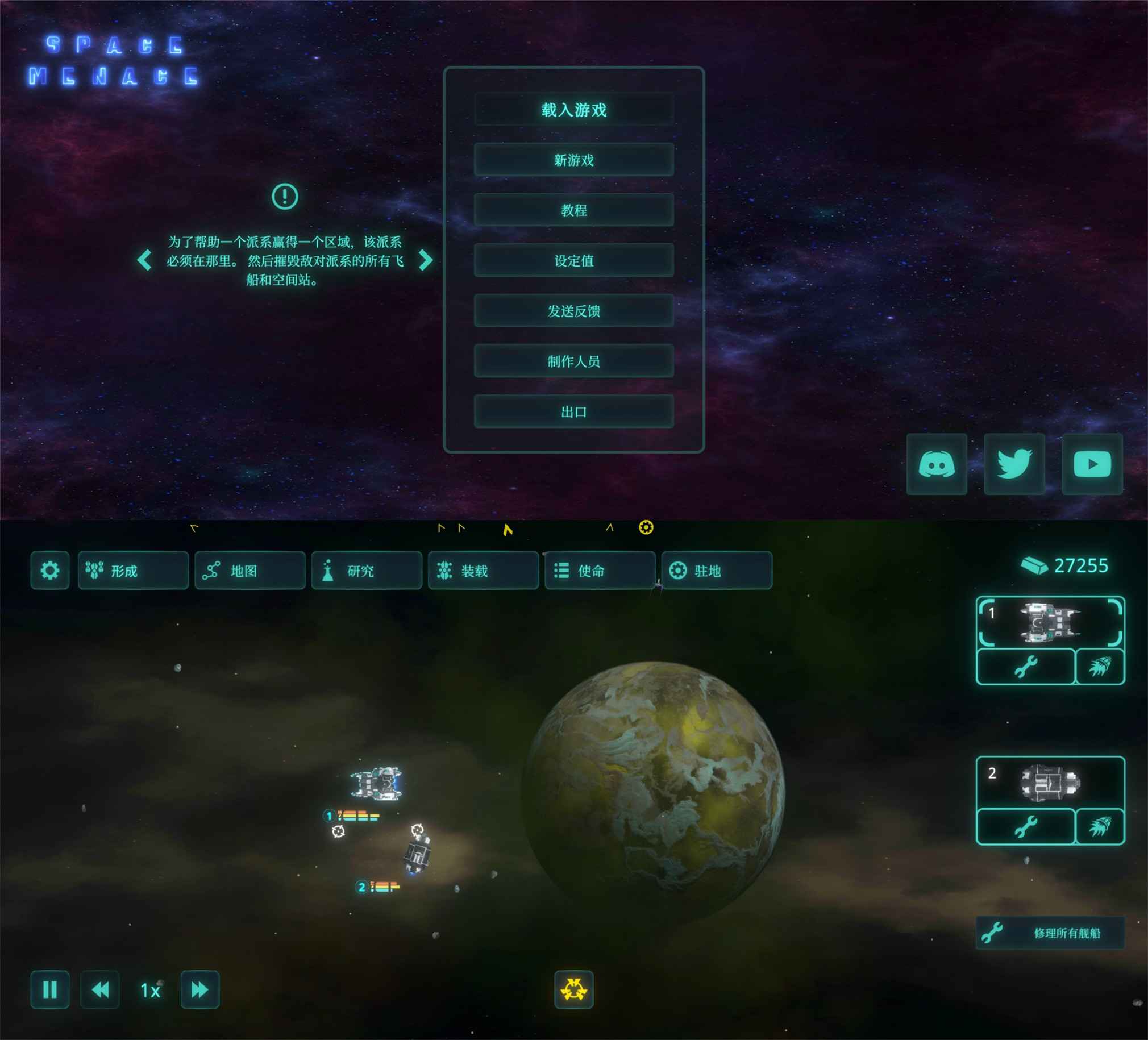The width and height of the screenshot is (1148, 1040).
Task: Click the yellow recycle icon at screen bottom
Action: (x=574, y=990)
